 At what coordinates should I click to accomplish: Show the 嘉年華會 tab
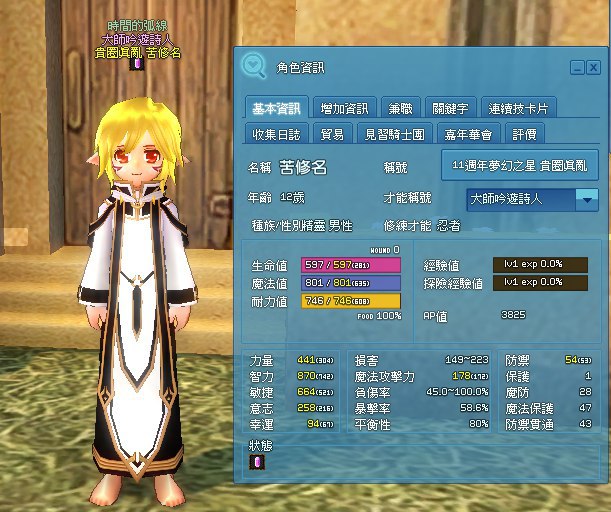point(469,134)
